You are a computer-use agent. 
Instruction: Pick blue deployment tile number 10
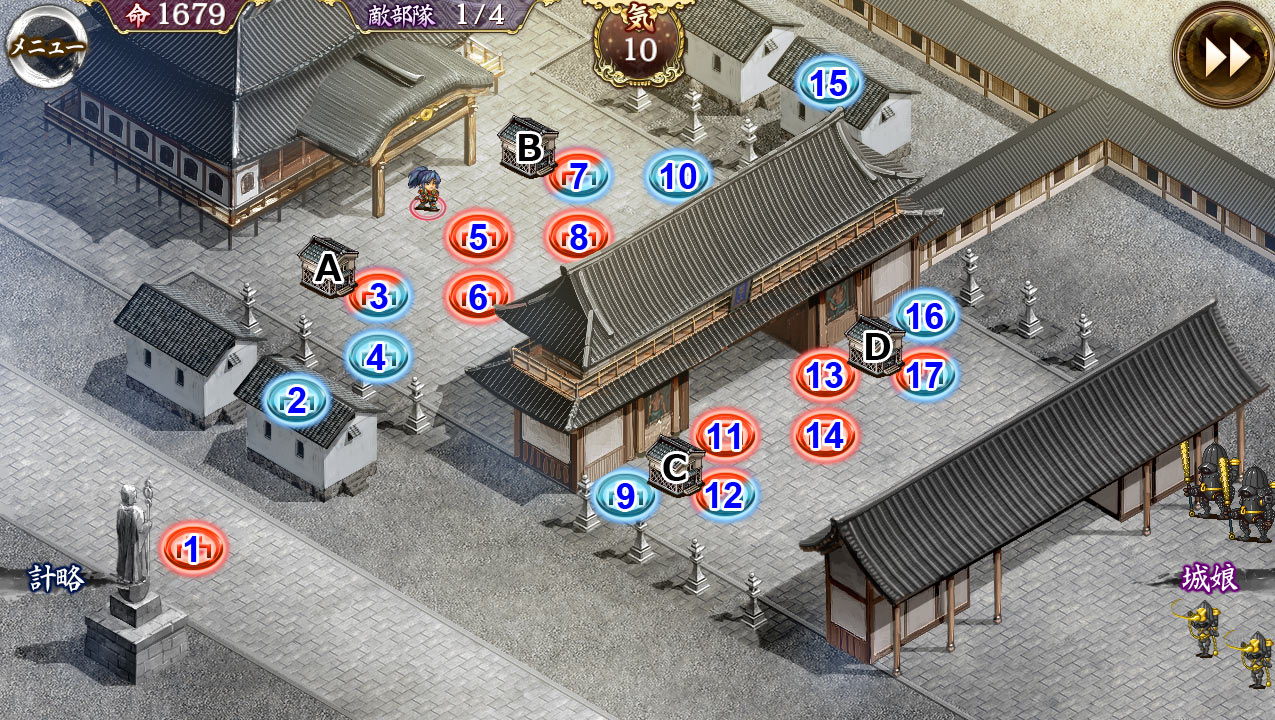pos(679,177)
